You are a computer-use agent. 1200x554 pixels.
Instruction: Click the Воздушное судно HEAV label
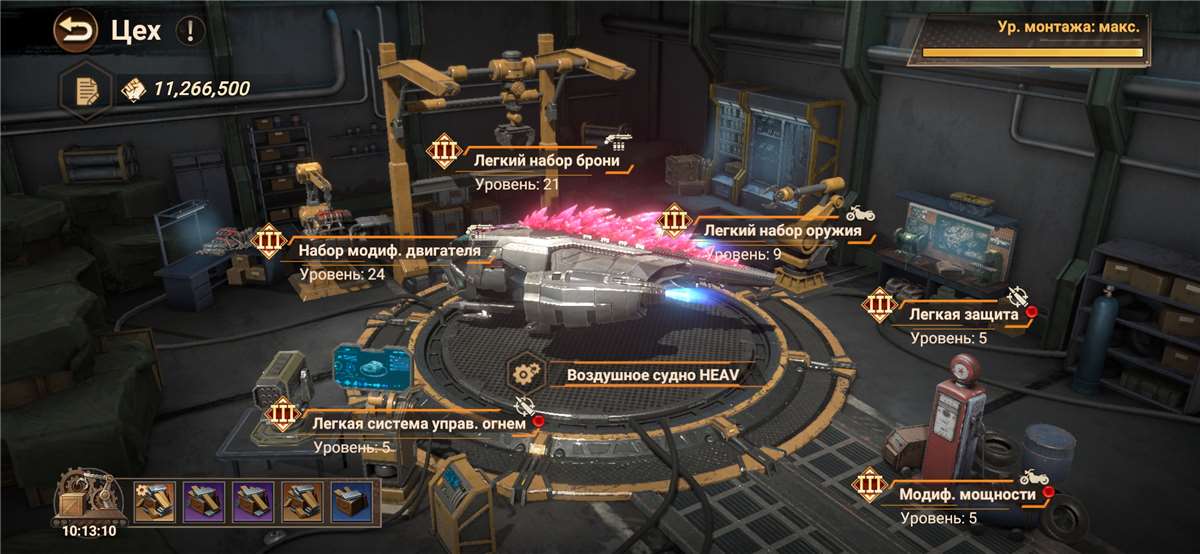(644, 376)
